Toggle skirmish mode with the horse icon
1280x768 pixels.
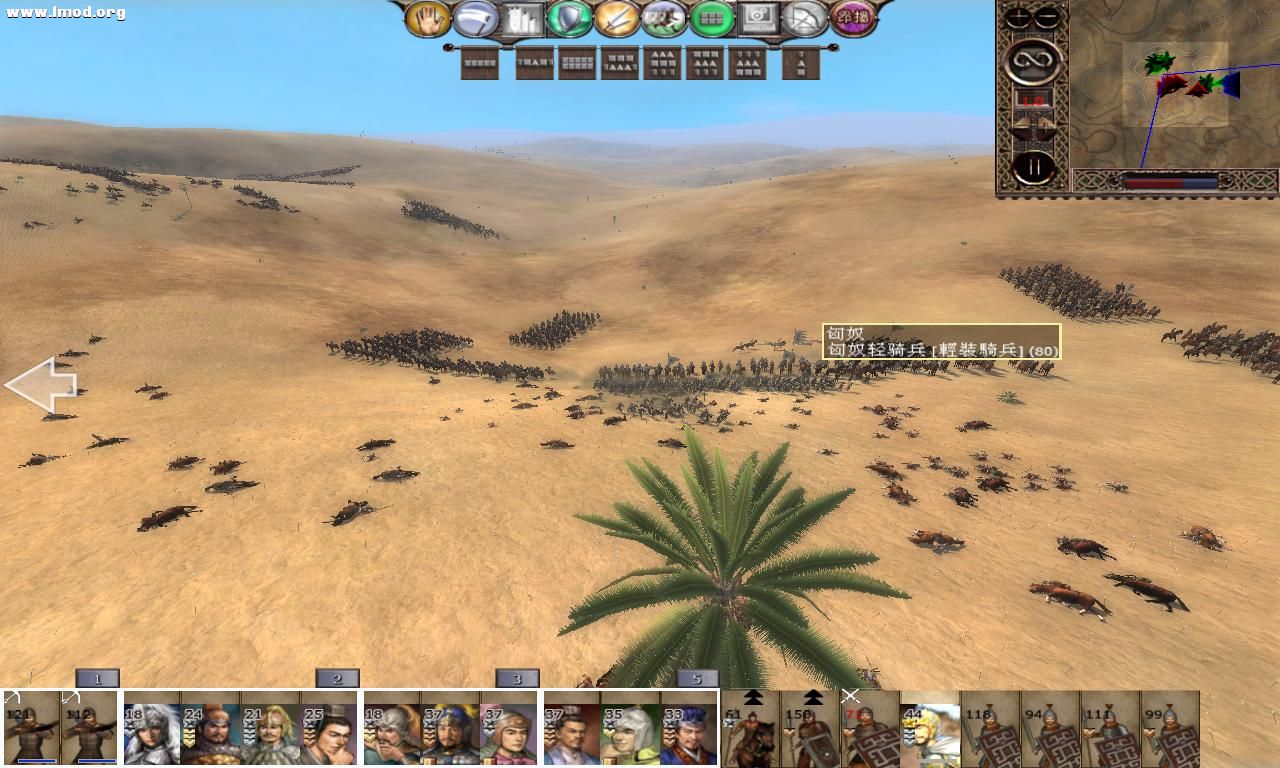click(x=664, y=17)
